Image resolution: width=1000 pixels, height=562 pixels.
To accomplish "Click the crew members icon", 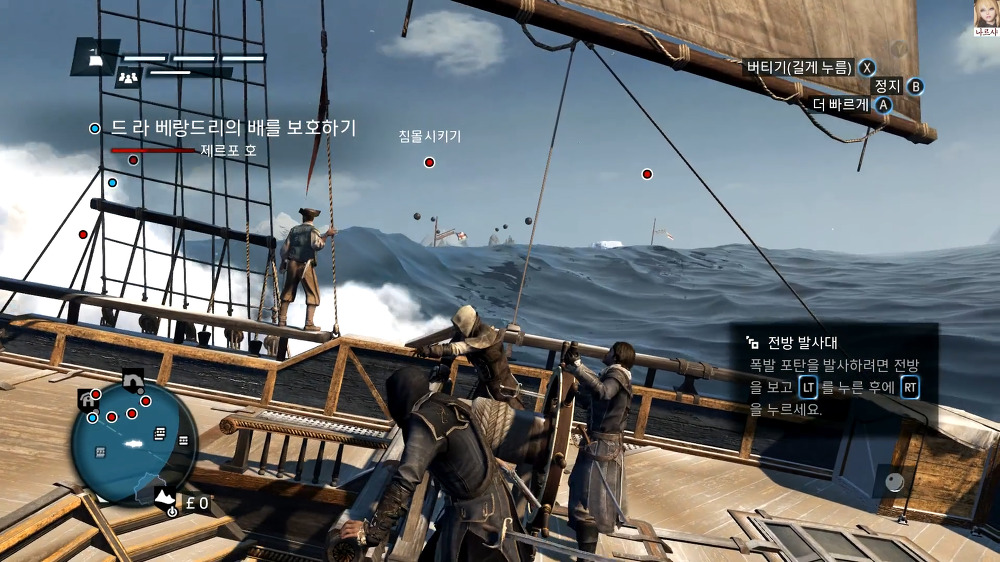I will (127, 77).
